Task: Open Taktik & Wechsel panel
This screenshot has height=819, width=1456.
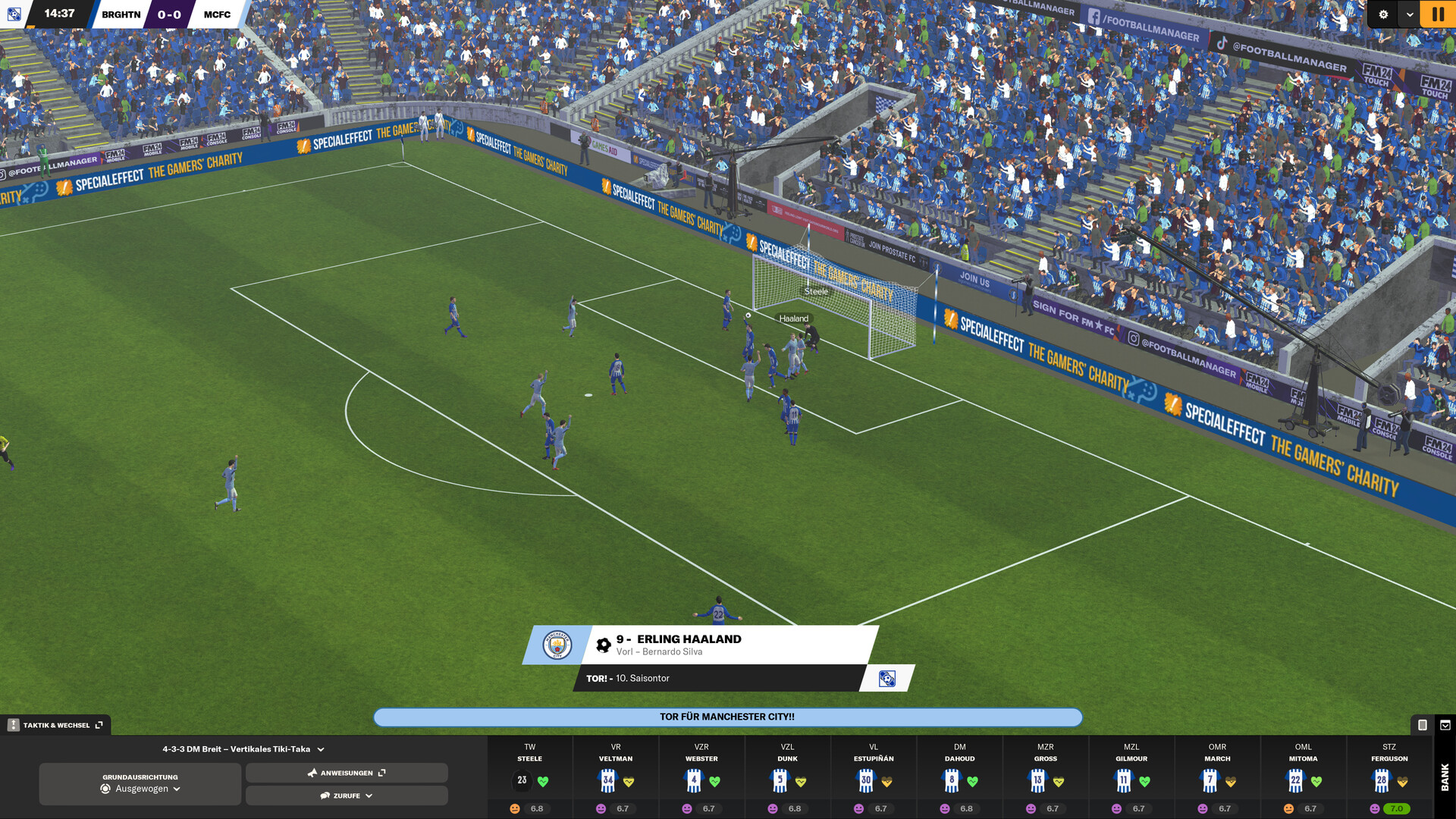Action: click(x=56, y=725)
